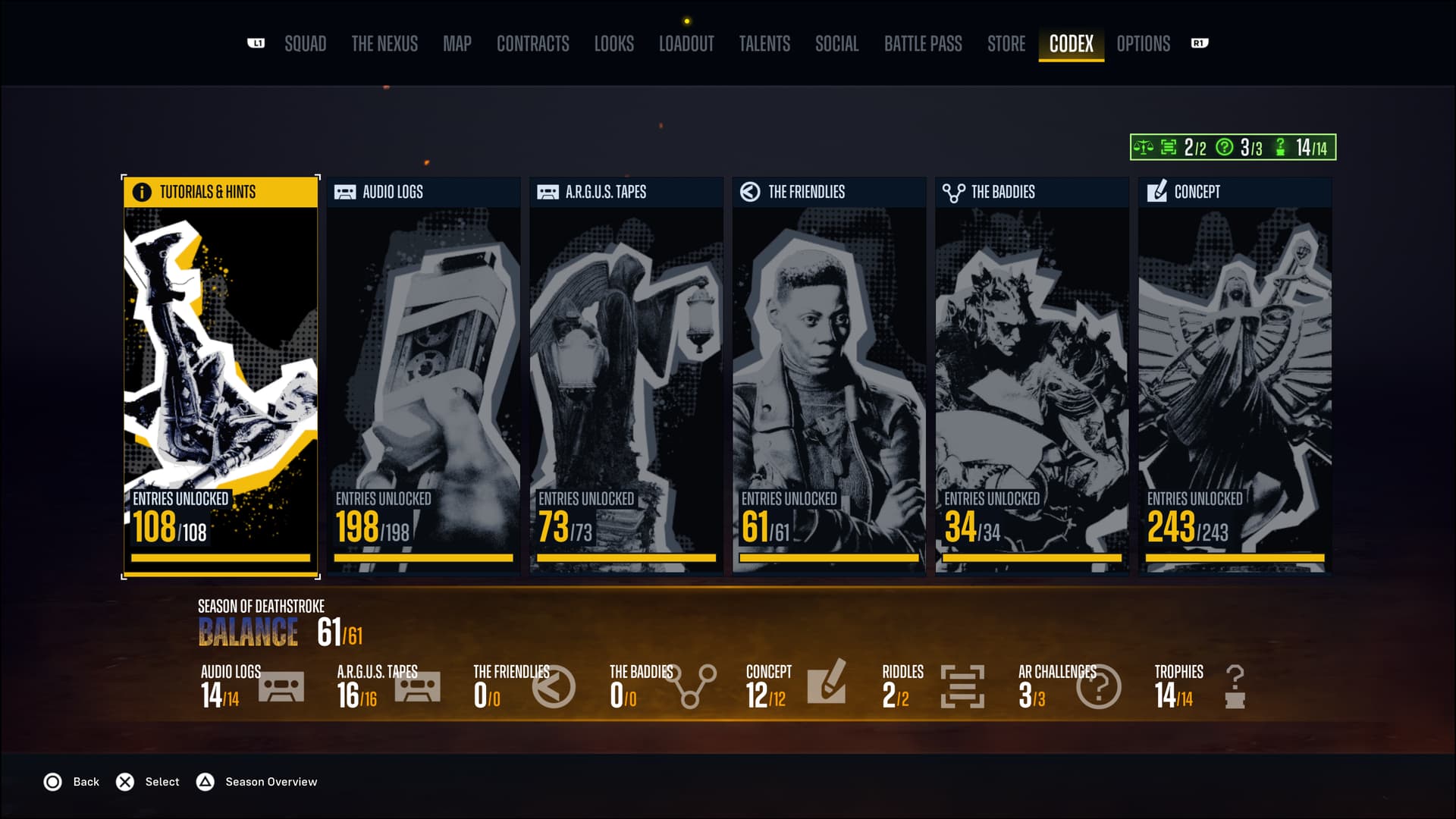Open the Loadout tab

click(686, 44)
